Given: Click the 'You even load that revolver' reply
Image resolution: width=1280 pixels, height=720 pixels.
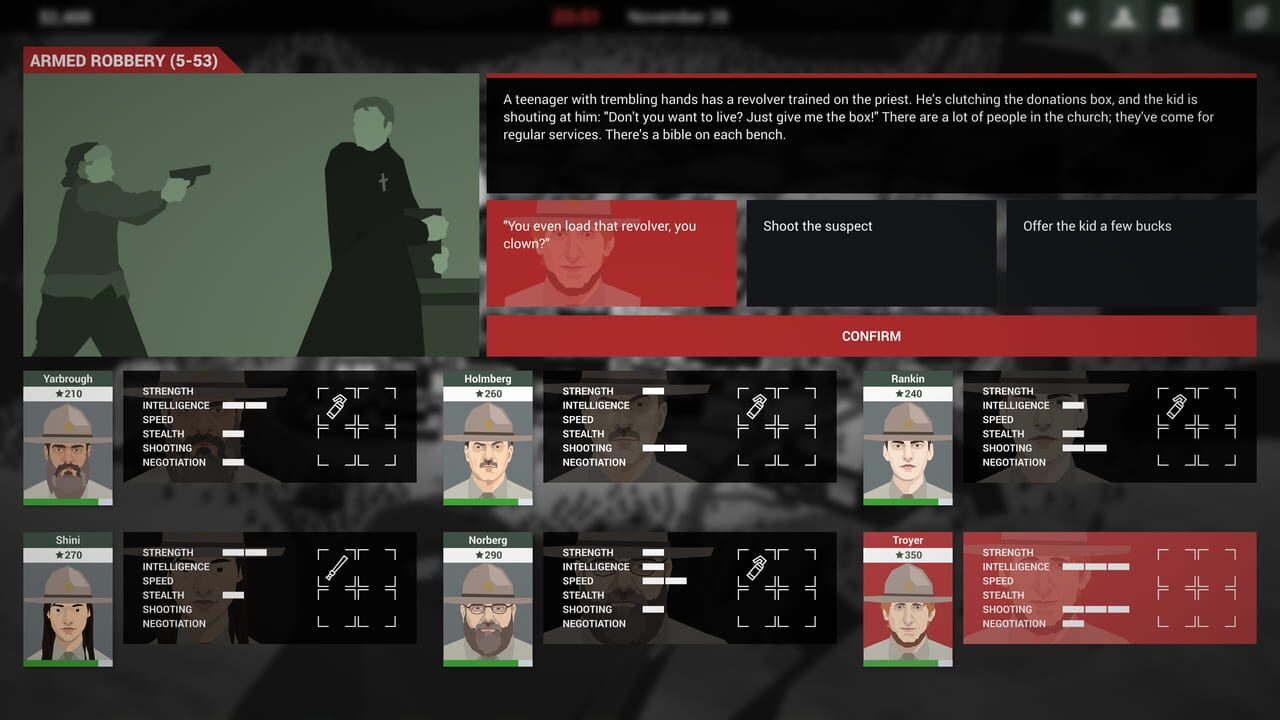Looking at the screenshot, I should (x=611, y=253).
